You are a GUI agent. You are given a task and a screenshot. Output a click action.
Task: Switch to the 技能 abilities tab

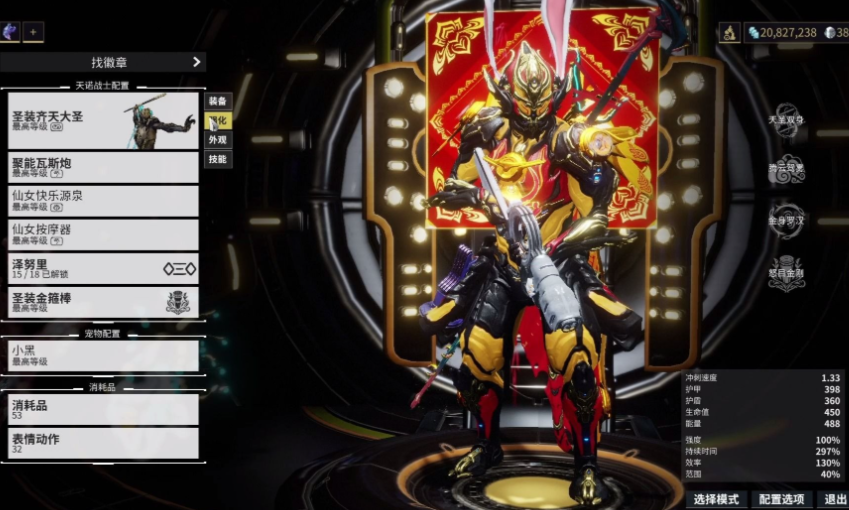point(217,159)
